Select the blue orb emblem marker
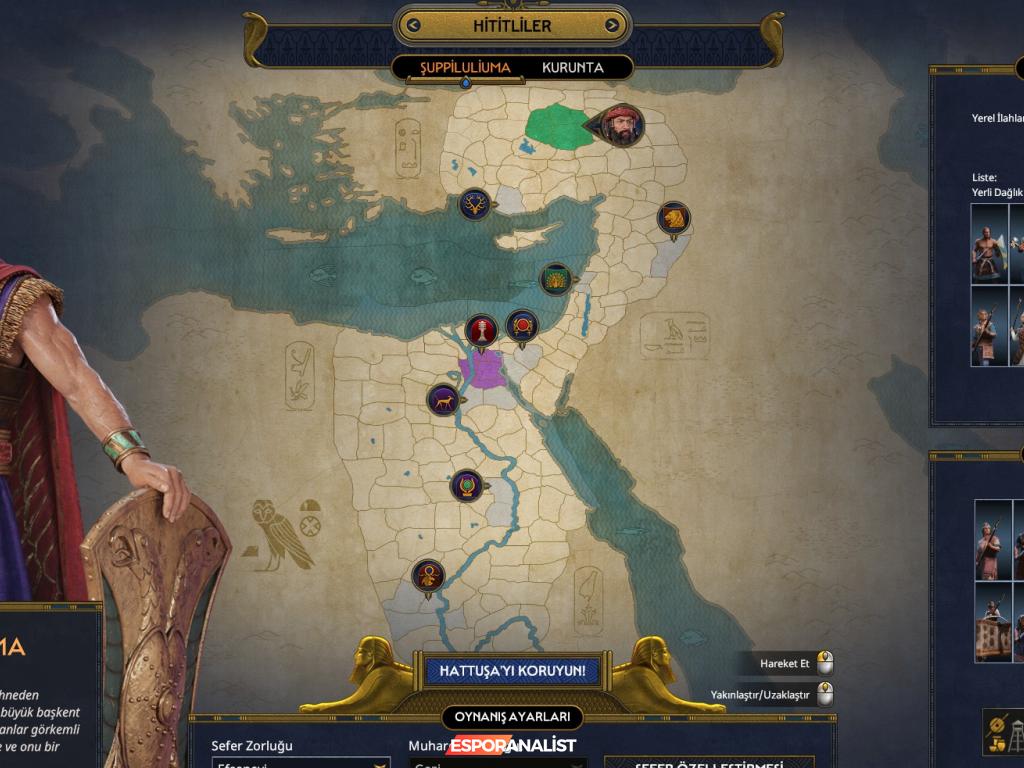Screen dimensions: 1024x768 tap(466, 486)
